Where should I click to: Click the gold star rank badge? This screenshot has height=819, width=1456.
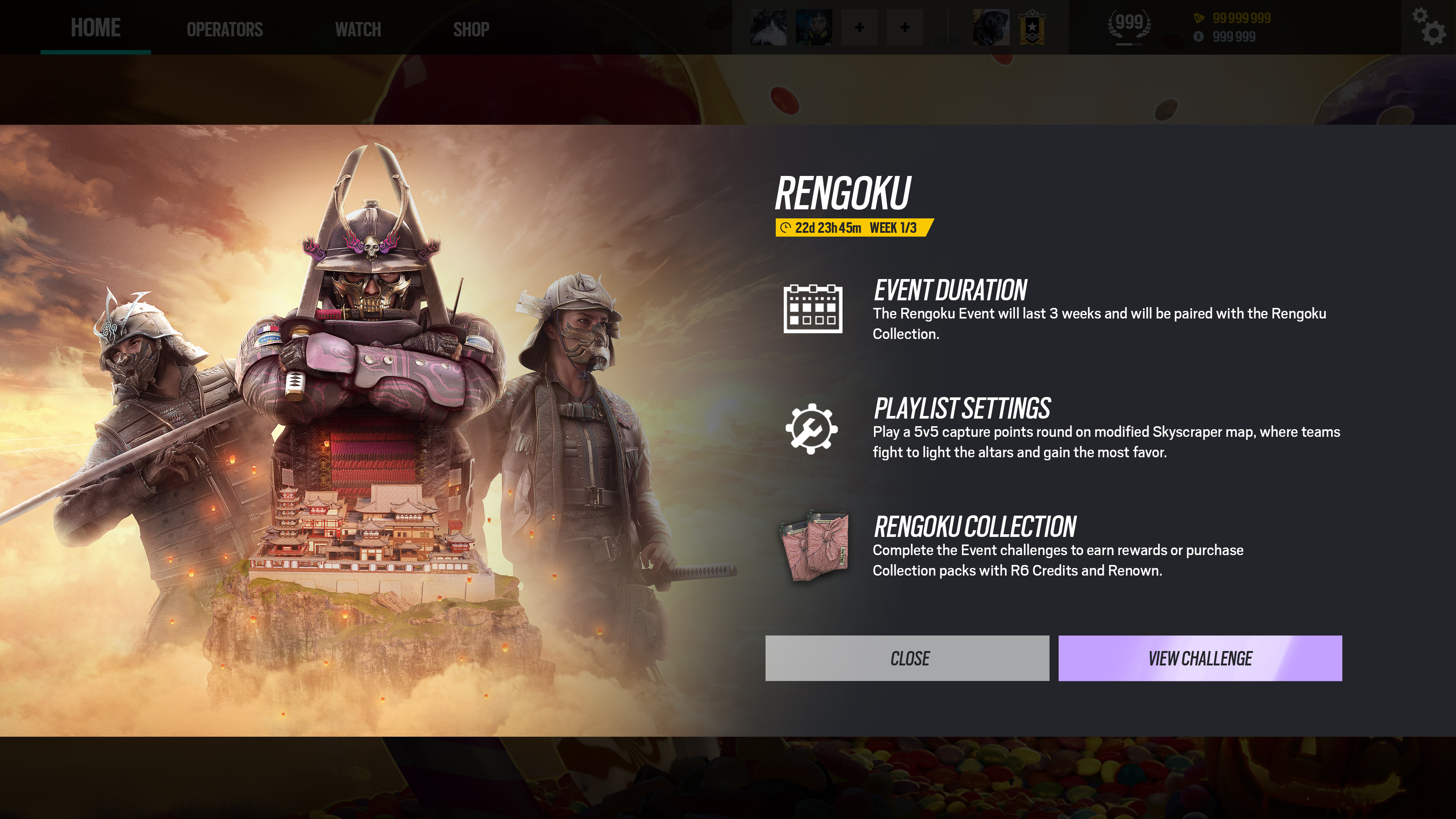(1031, 27)
